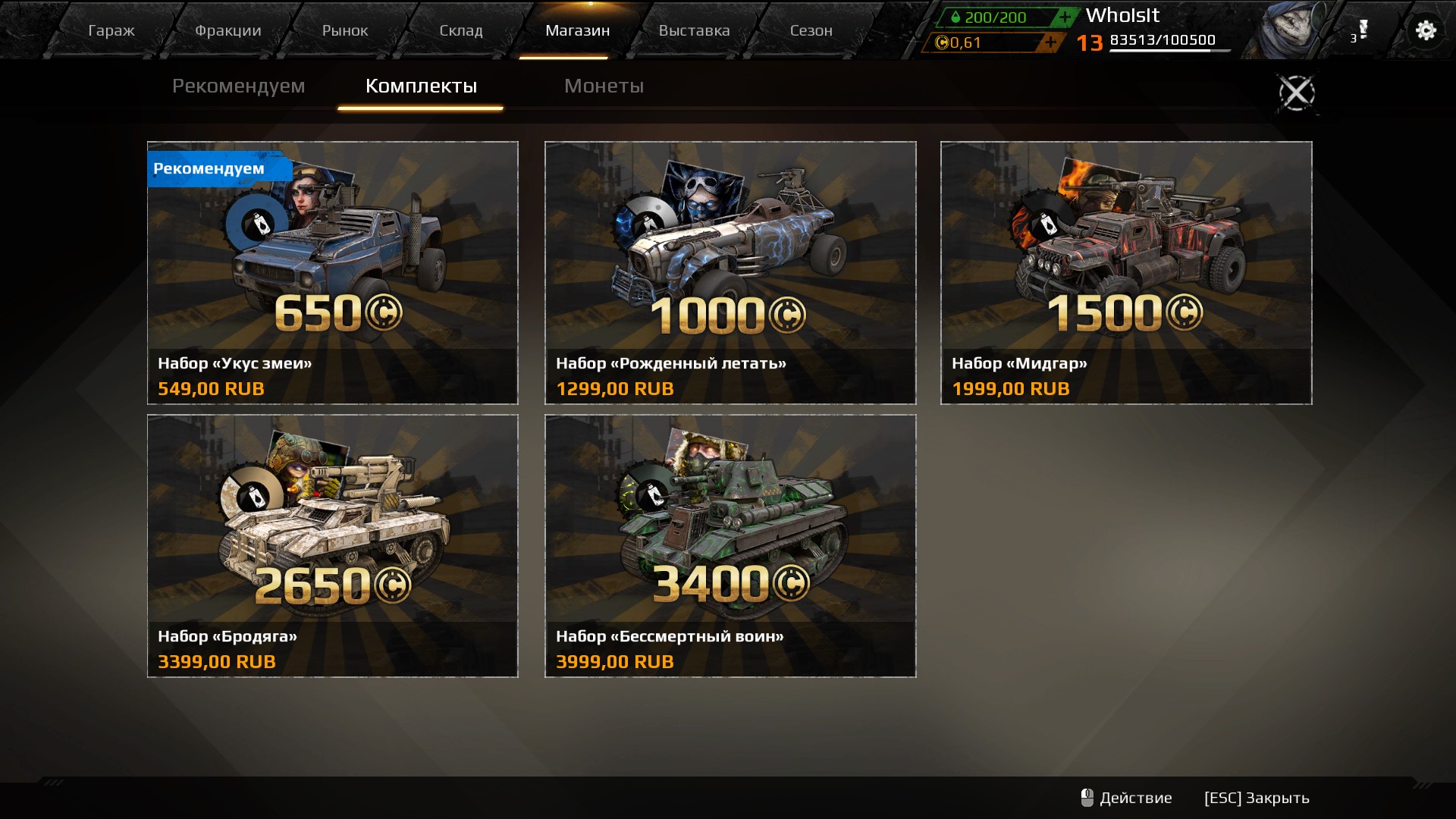Pick the «Бродяга» pack with 2650 coins

(x=332, y=545)
